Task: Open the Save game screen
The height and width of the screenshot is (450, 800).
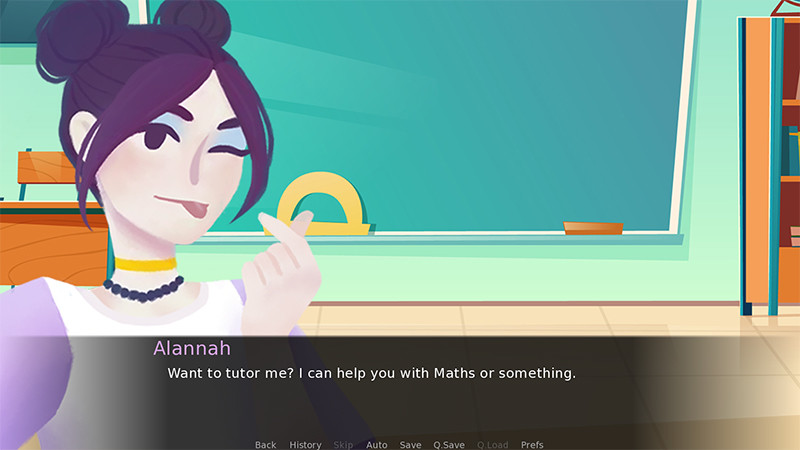Action: point(410,444)
